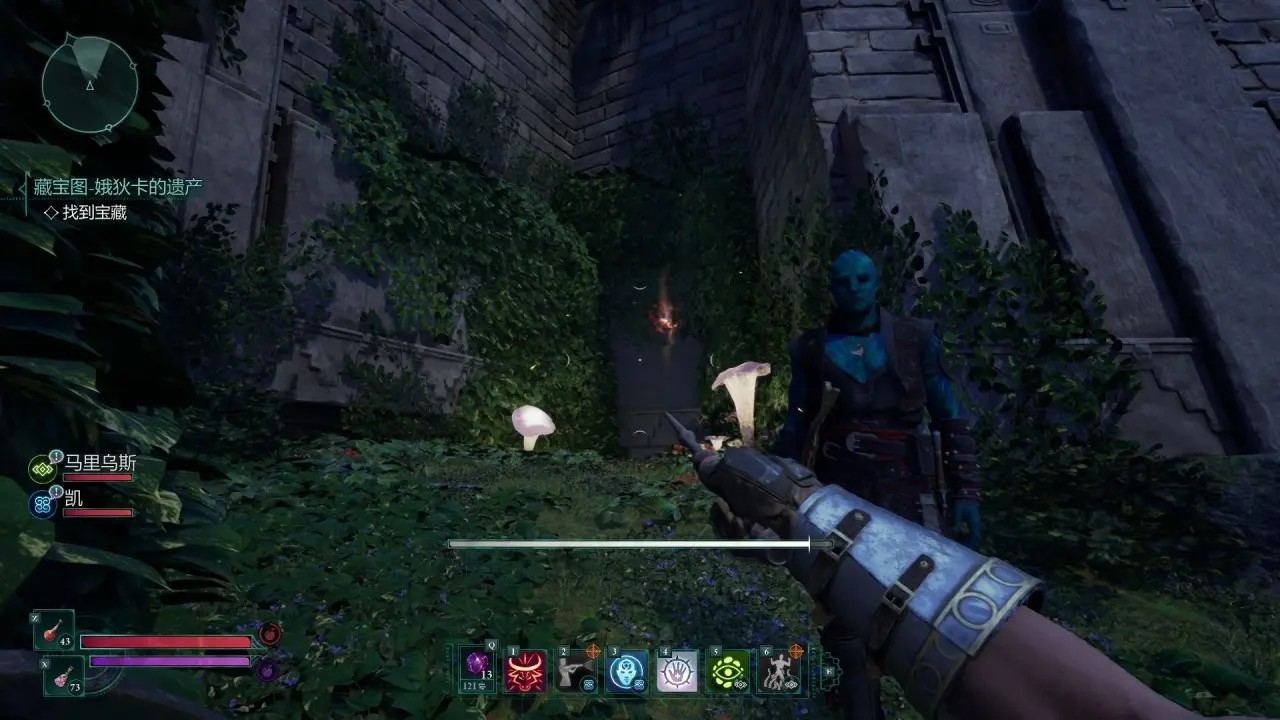The height and width of the screenshot is (720, 1280).
Task: Activate the red bull head ability
Action: [526, 669]
